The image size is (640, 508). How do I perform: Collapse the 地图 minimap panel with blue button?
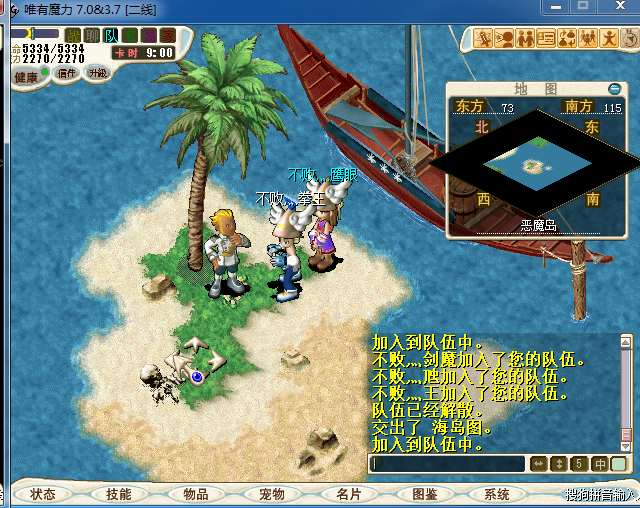click(x=614, y=89)
